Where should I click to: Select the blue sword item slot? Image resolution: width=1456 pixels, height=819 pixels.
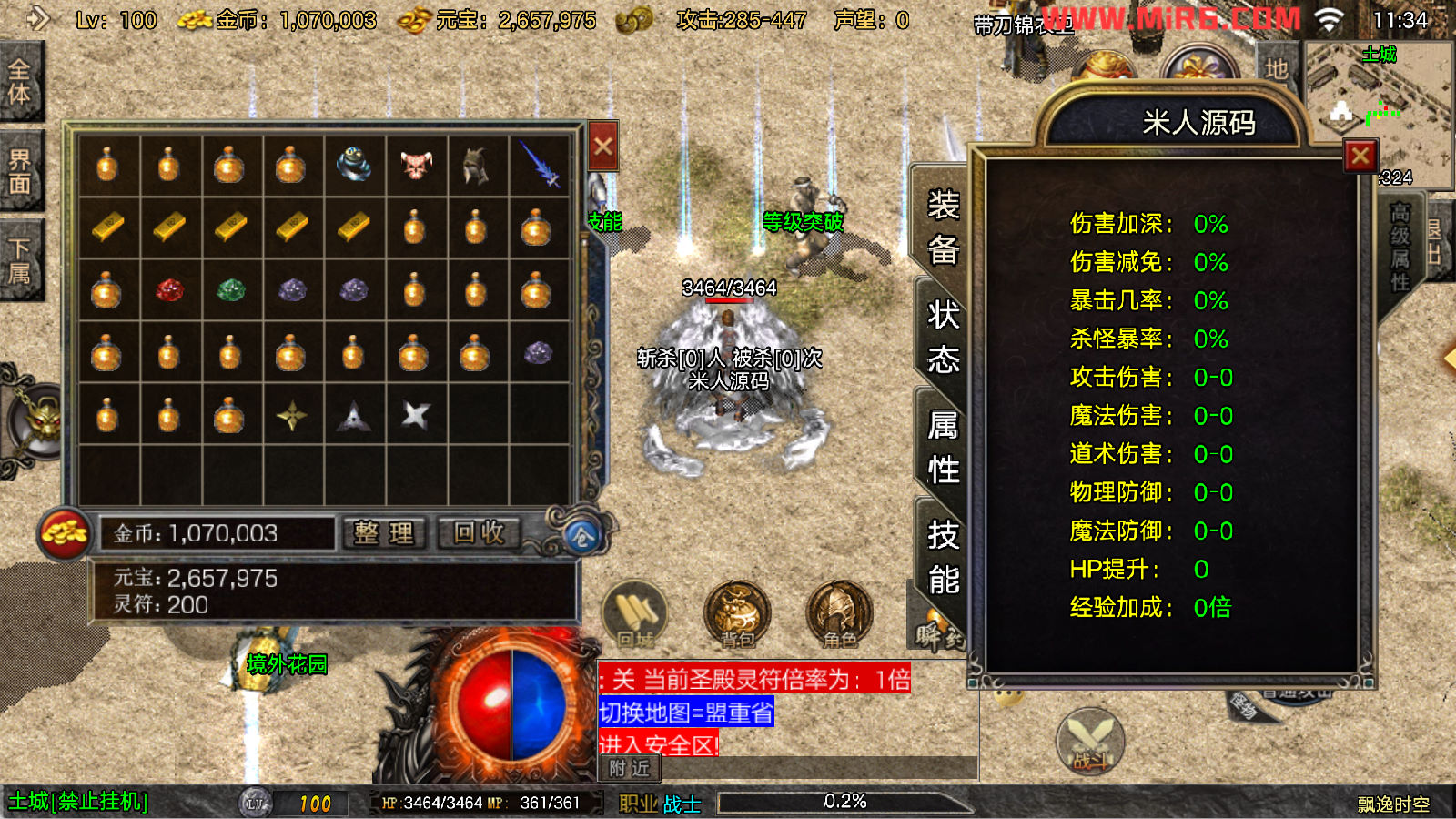tap(539, 166)
